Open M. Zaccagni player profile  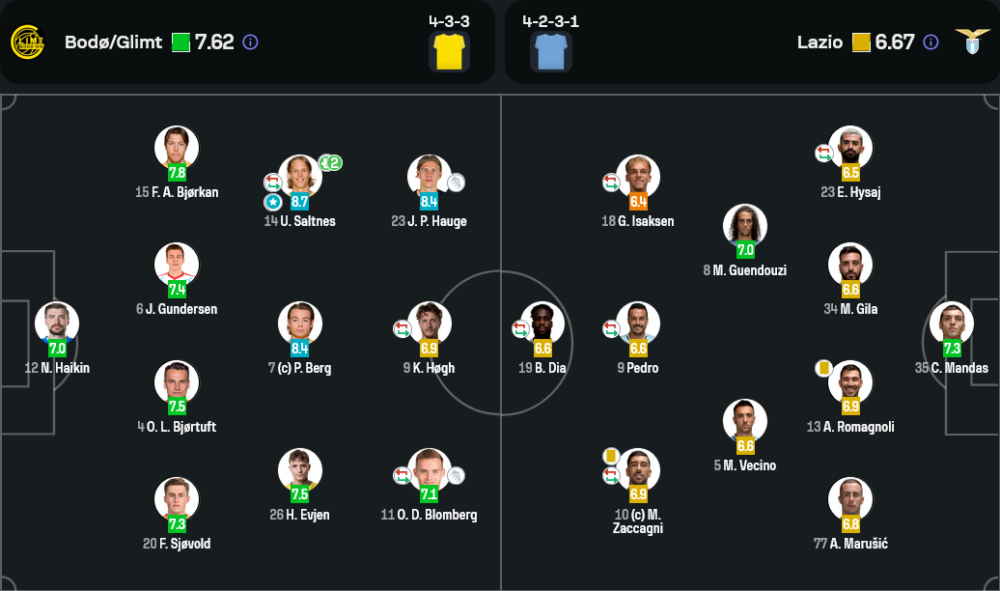[638, 470]
